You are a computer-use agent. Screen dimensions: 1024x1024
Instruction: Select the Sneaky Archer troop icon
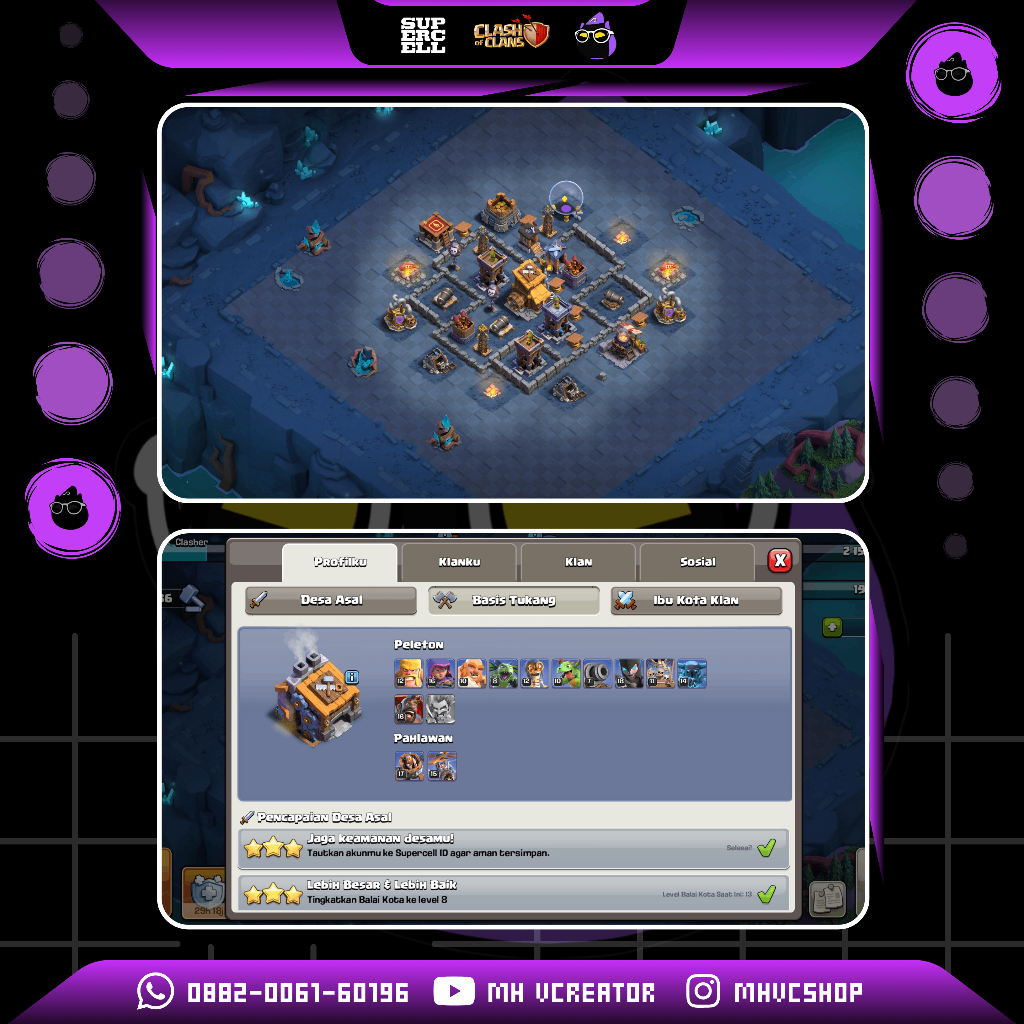(x=440, y=674)
